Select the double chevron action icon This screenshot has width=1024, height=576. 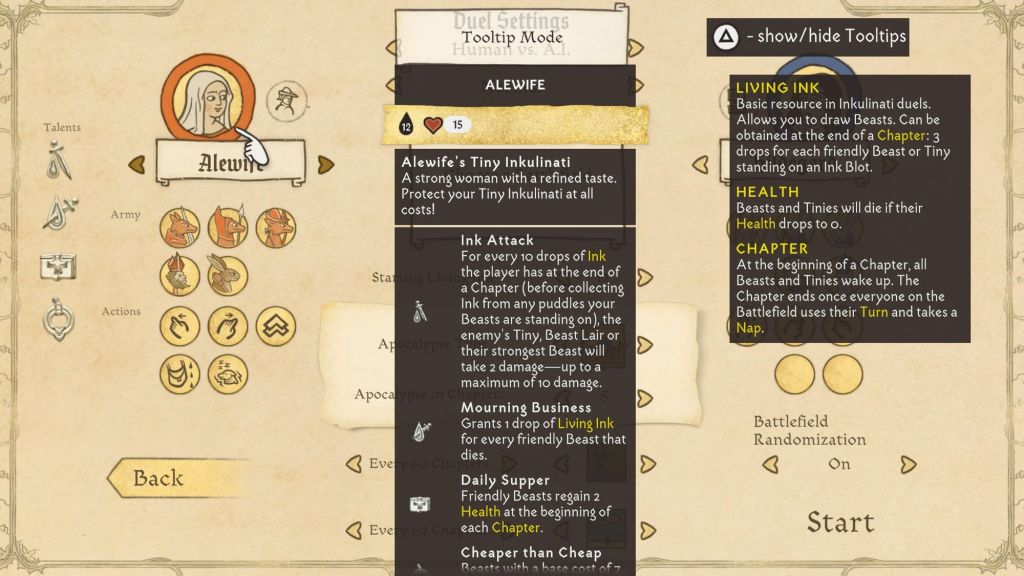tap(275, 325)
